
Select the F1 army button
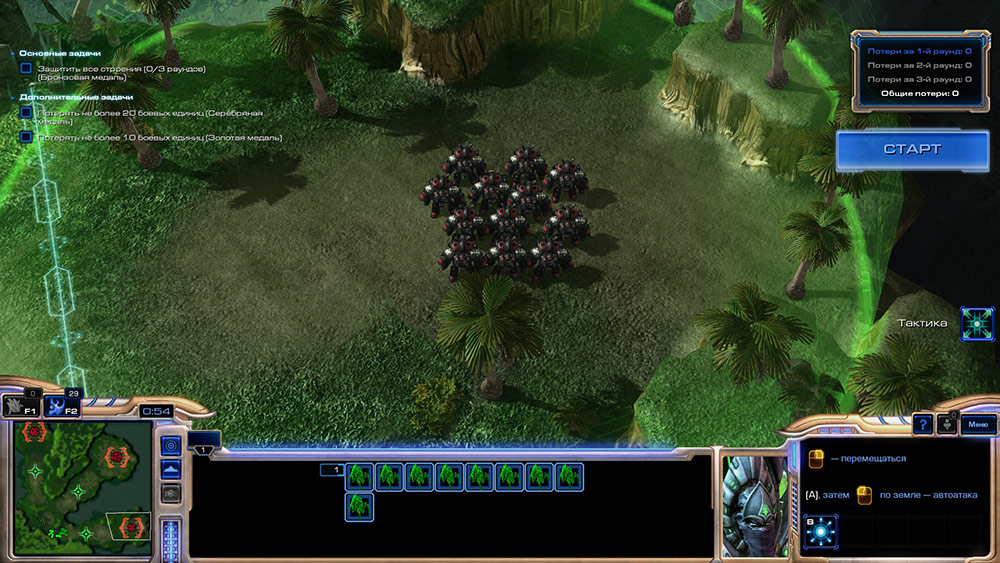21,405
